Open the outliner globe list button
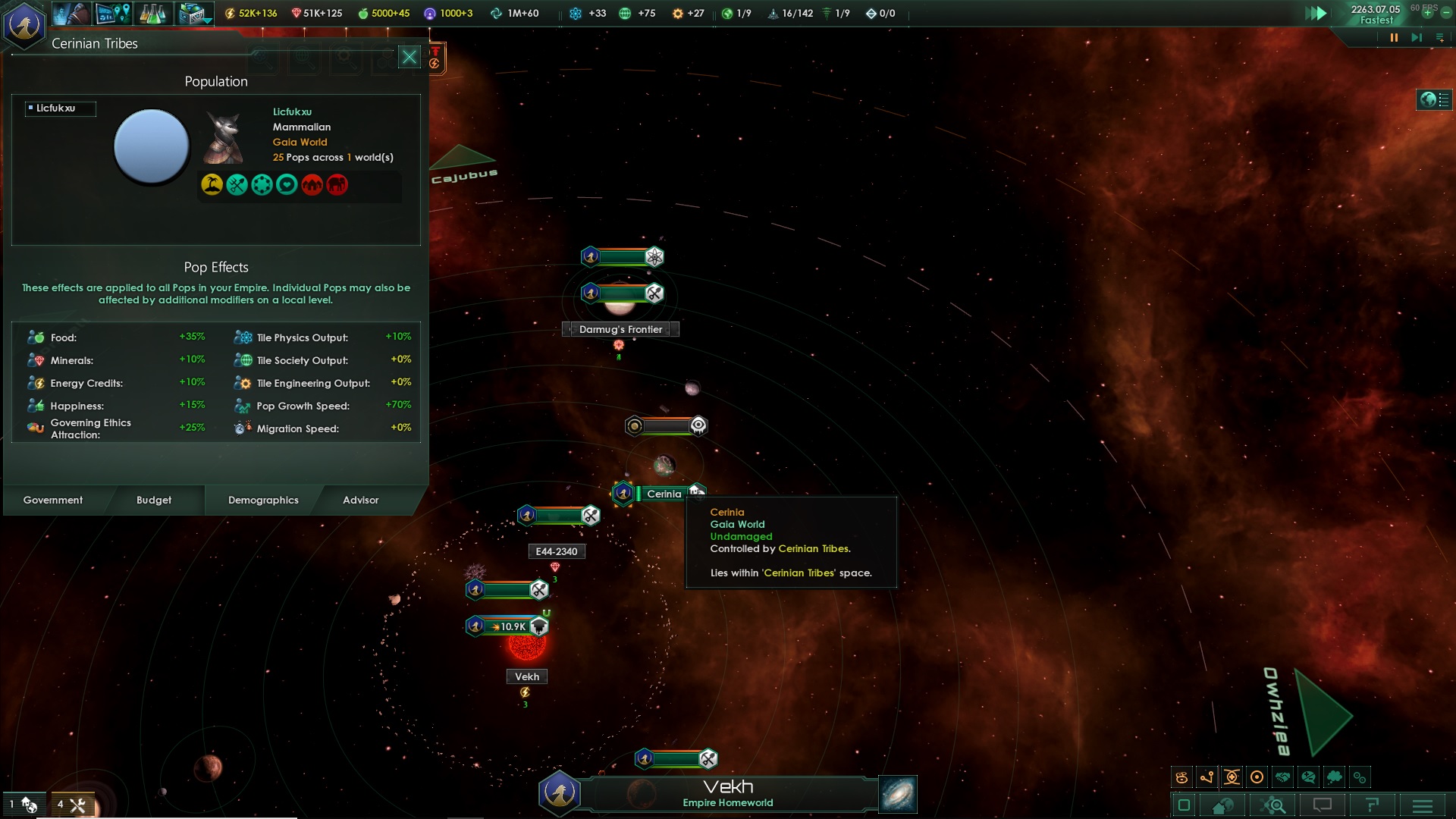 pos(1434,99)
